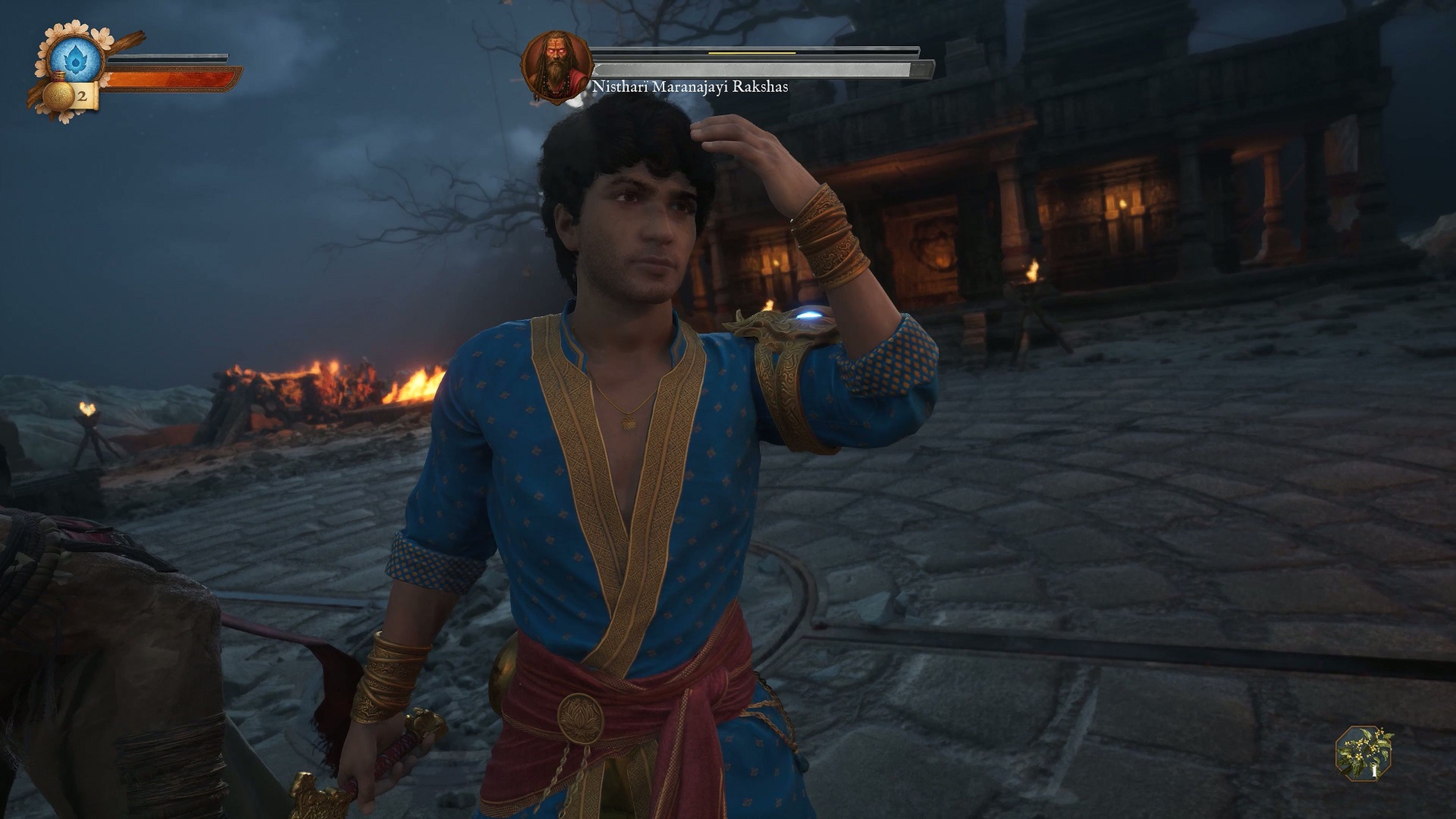The image size is (1456, 819).
Task: Select the golden healing gourd flask
Action: [x=58, y=94]
